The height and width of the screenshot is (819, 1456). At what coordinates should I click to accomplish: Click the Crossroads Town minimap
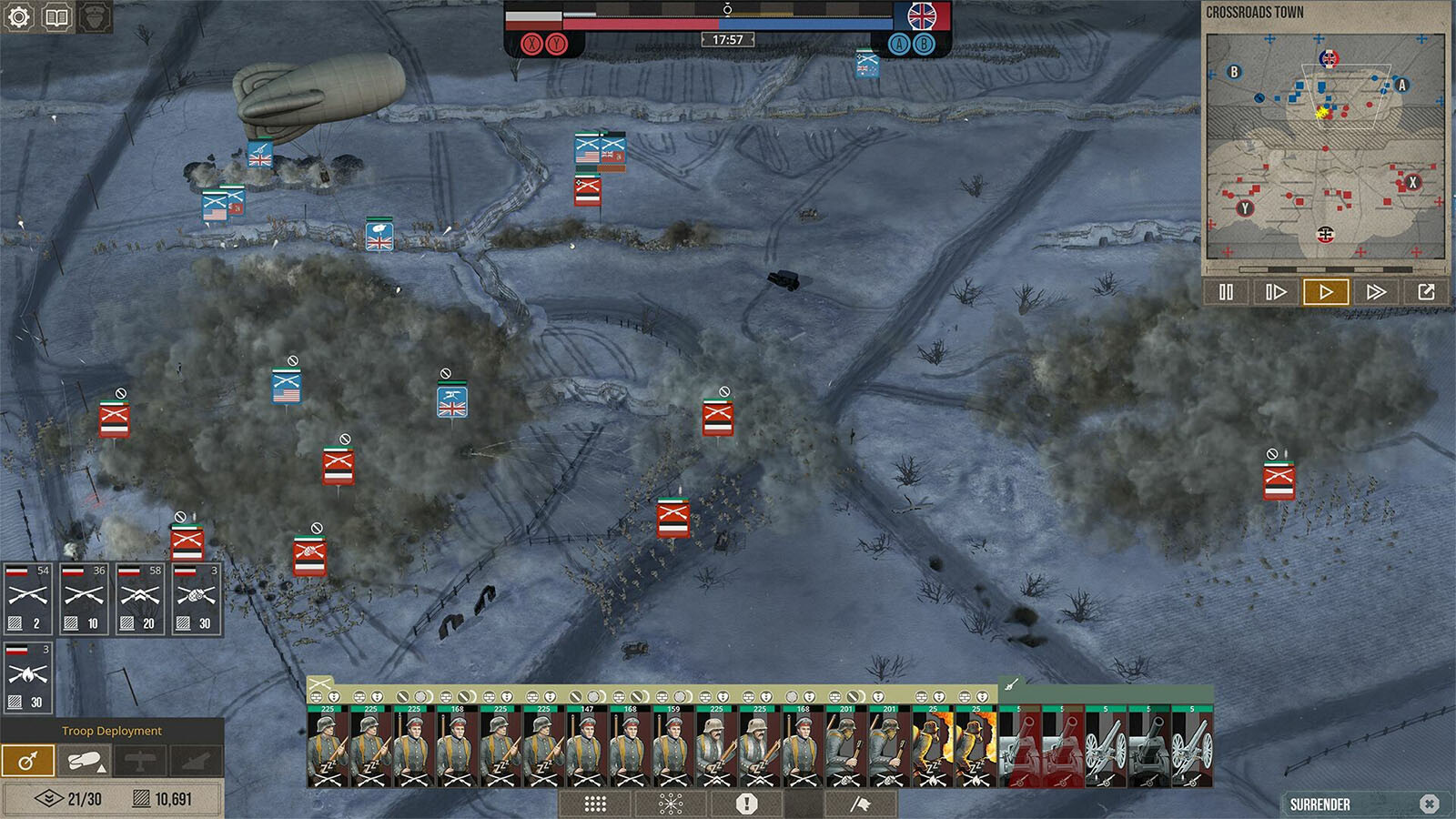pos(1325,147)
